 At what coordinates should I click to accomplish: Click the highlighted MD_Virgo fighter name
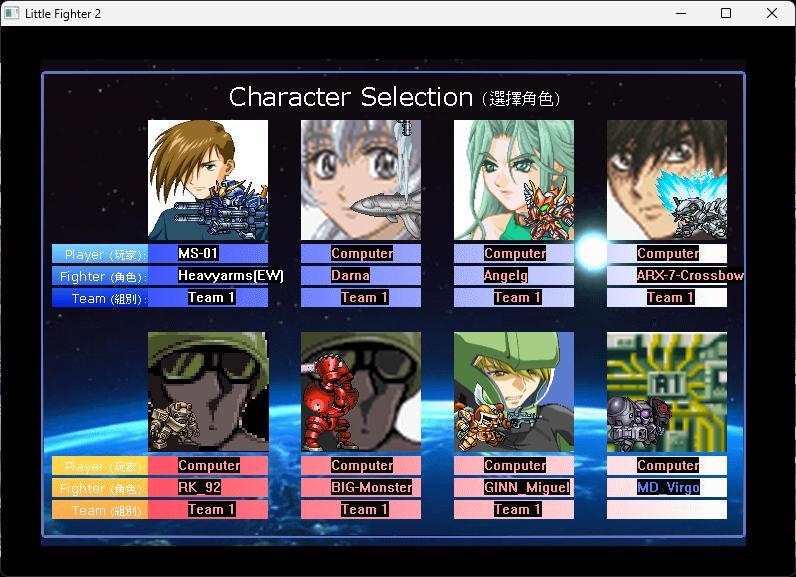tap(668, 488)
